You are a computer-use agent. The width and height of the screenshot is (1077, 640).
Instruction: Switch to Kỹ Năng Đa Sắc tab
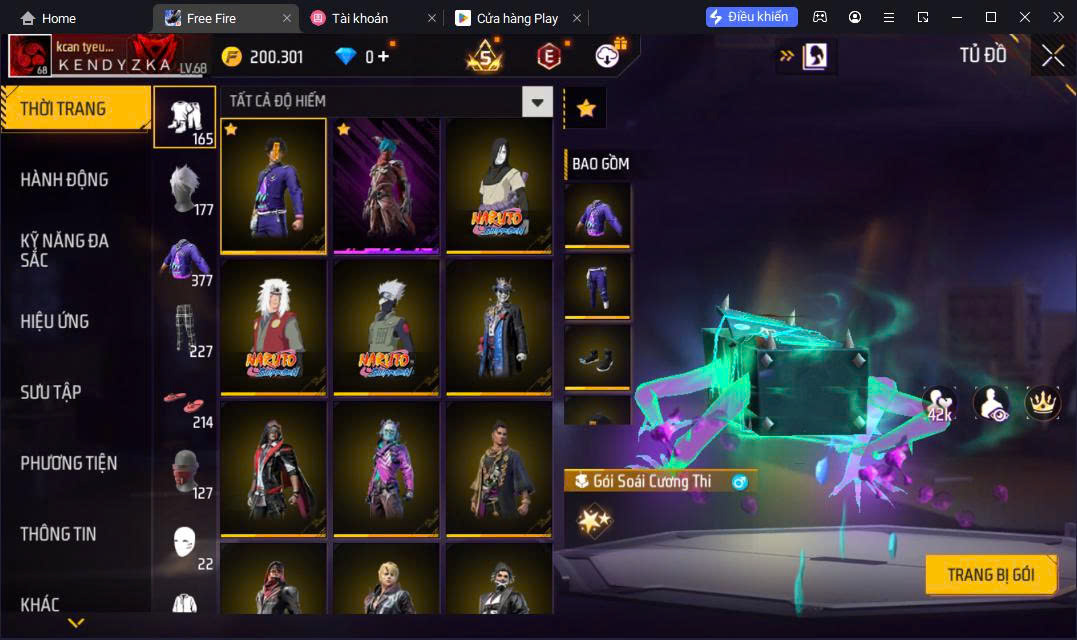tap(65, 250)
